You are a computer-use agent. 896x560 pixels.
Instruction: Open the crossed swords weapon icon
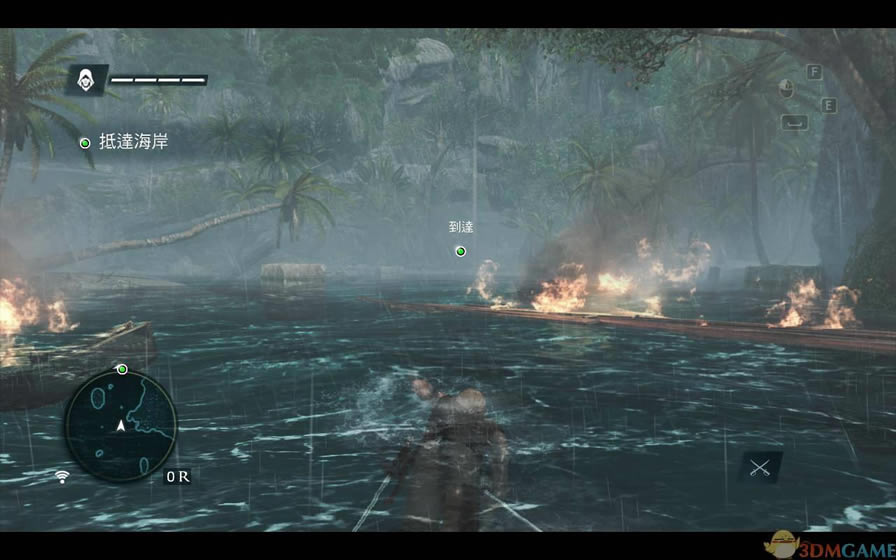(760, 467)
